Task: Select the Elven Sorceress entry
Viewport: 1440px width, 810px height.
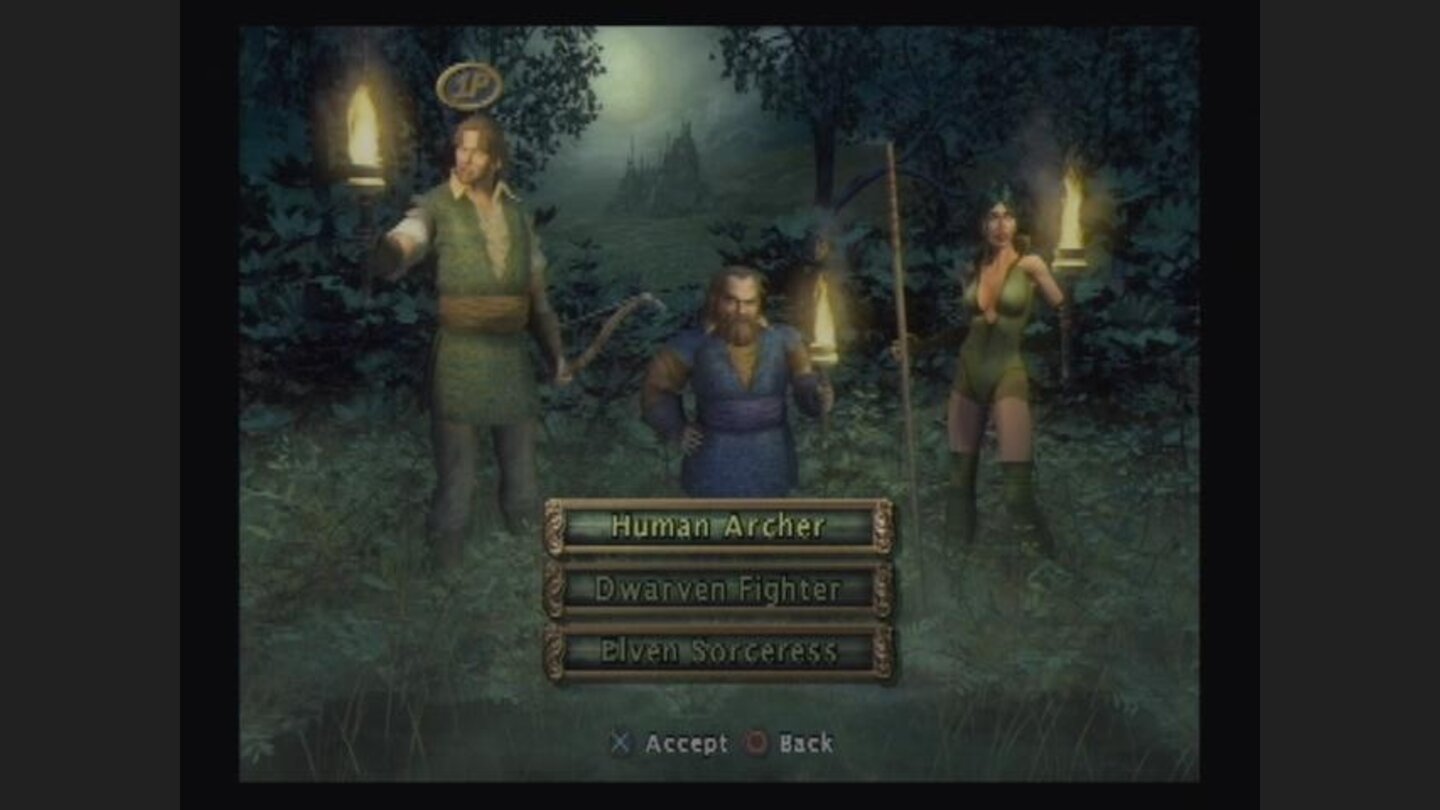Action: pyautogui.click(x=718, y=651)
